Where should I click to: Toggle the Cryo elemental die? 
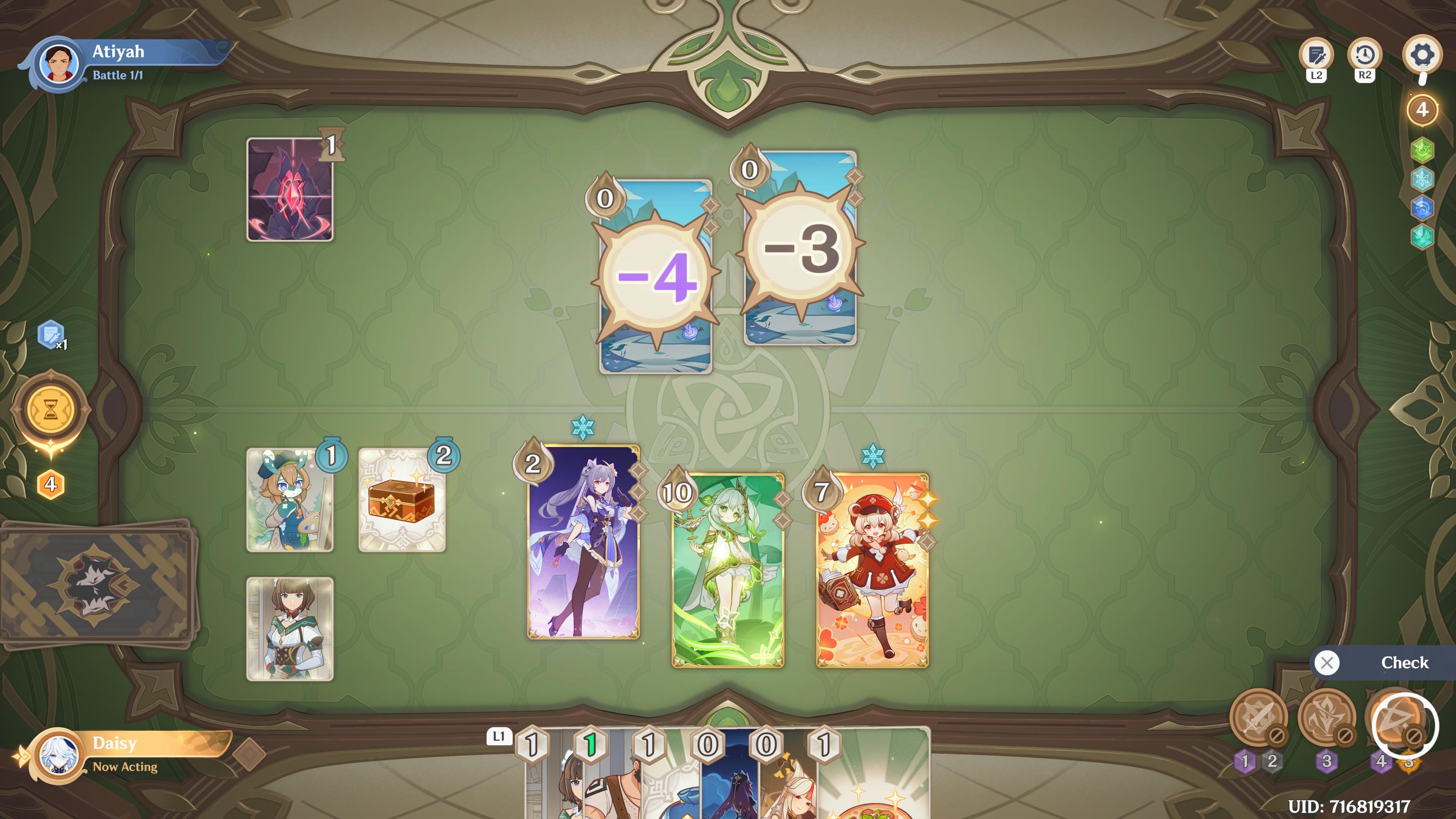click(x=1422, y=179)
